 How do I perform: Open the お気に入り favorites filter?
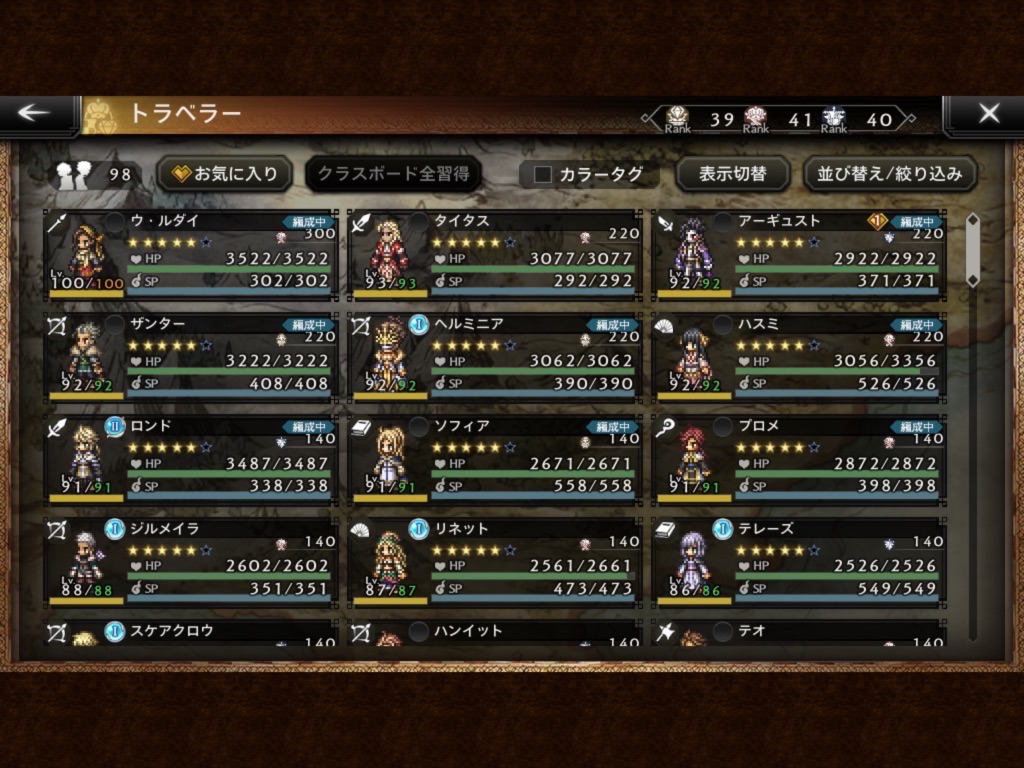tap(225, 174)
